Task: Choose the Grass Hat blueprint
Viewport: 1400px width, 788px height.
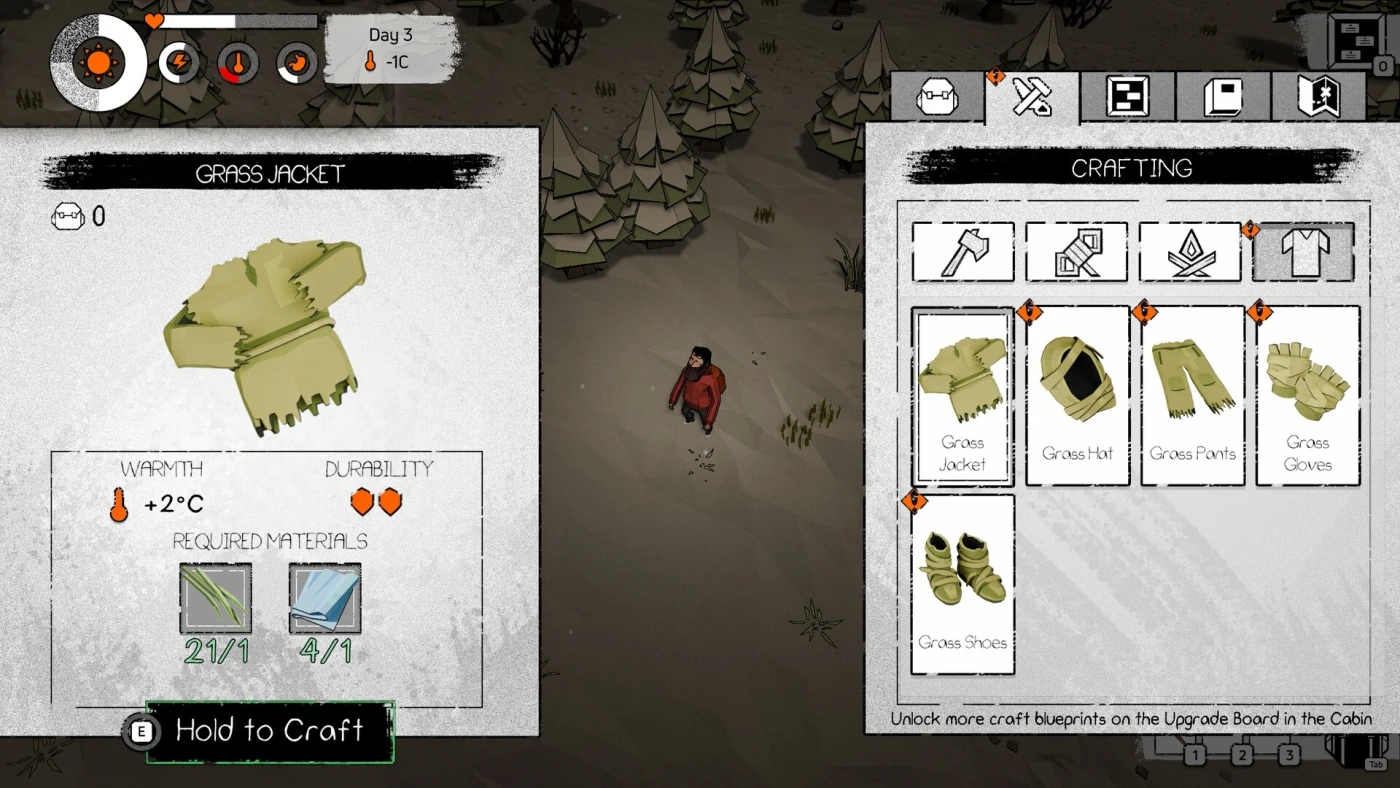Action: pos(1077,397)
